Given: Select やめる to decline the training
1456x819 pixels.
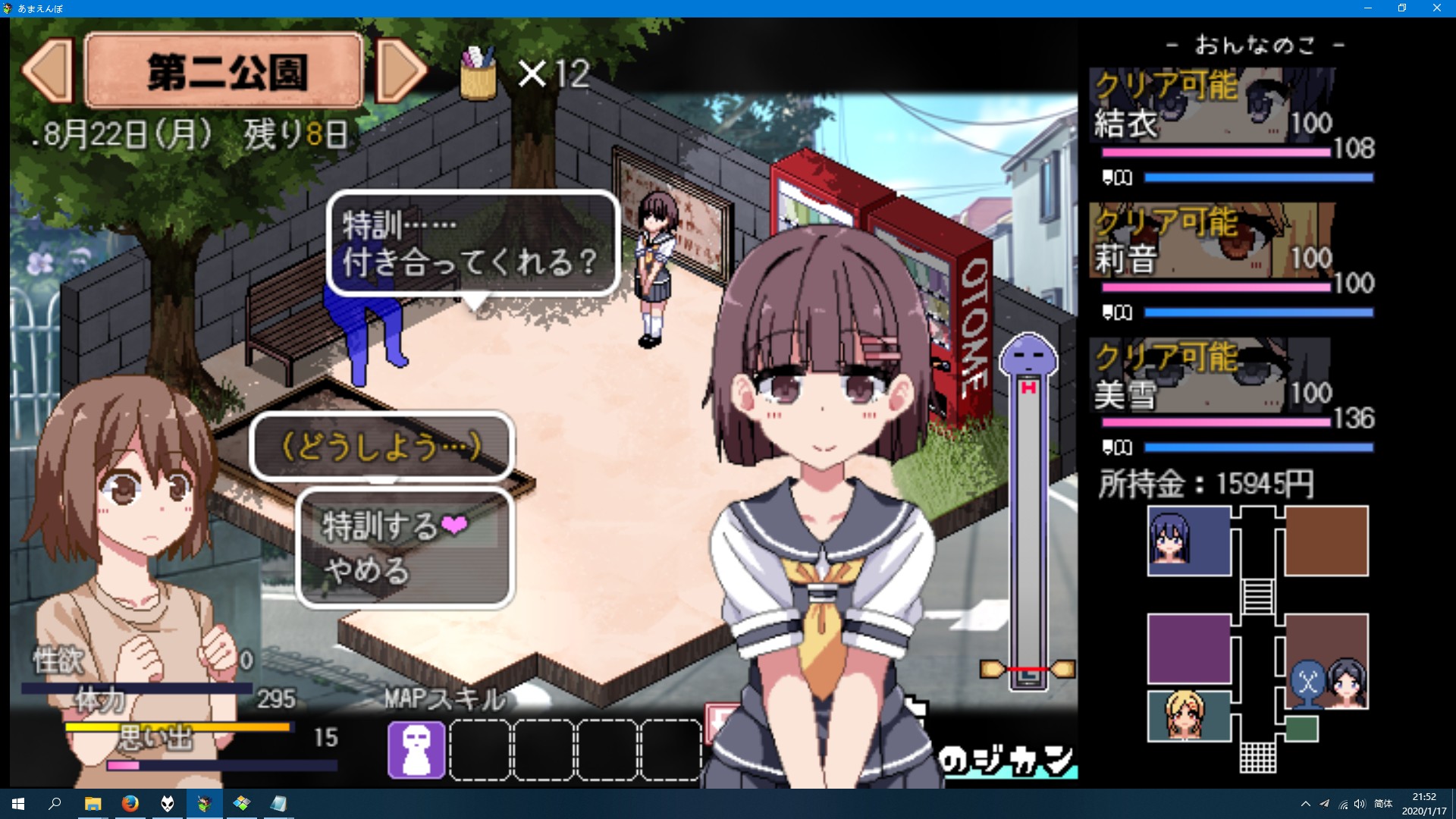Looking at the screenshot, I should click(x=367, y=570).
